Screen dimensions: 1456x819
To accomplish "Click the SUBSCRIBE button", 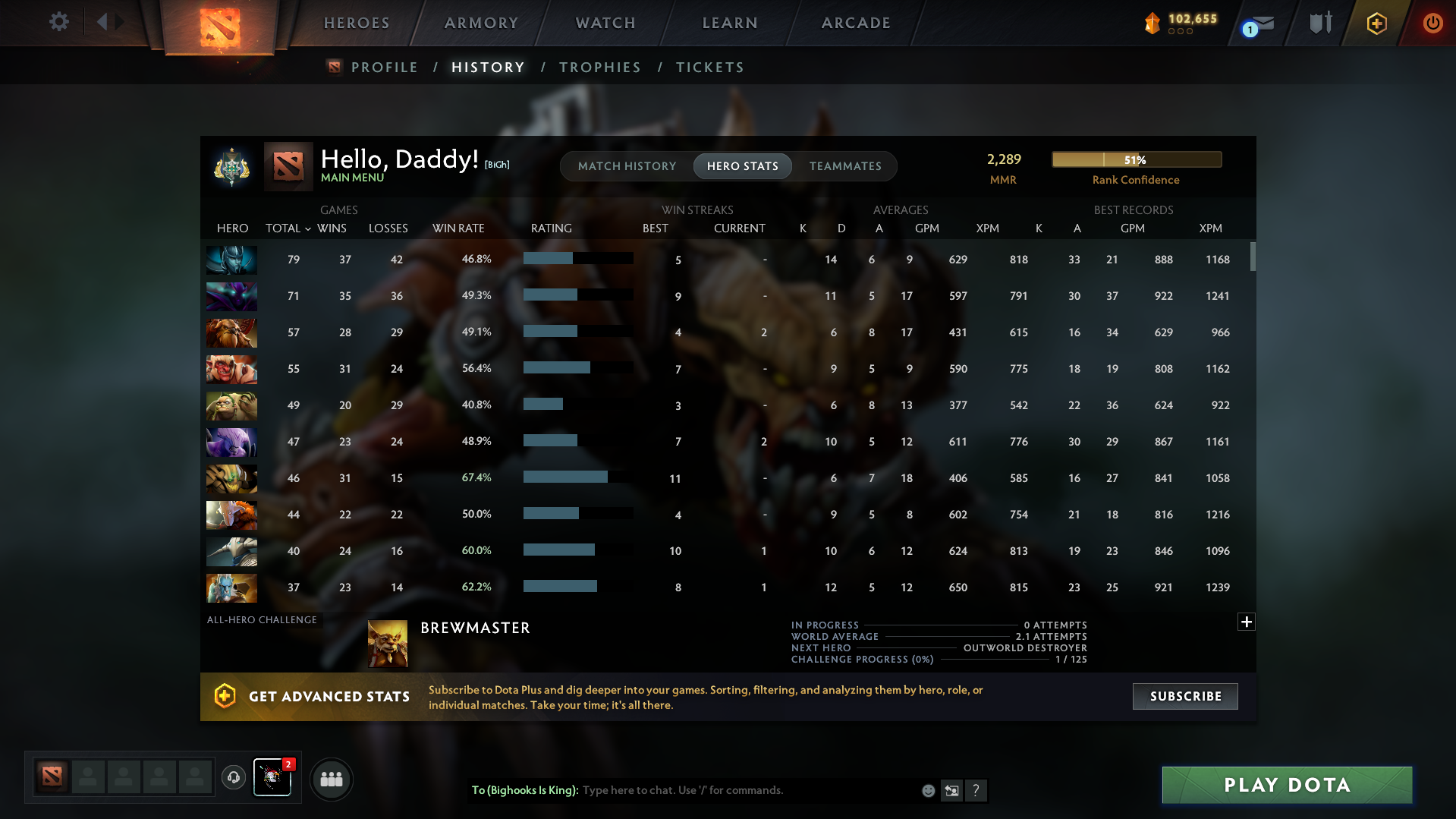I will (x=1184, y=696).
